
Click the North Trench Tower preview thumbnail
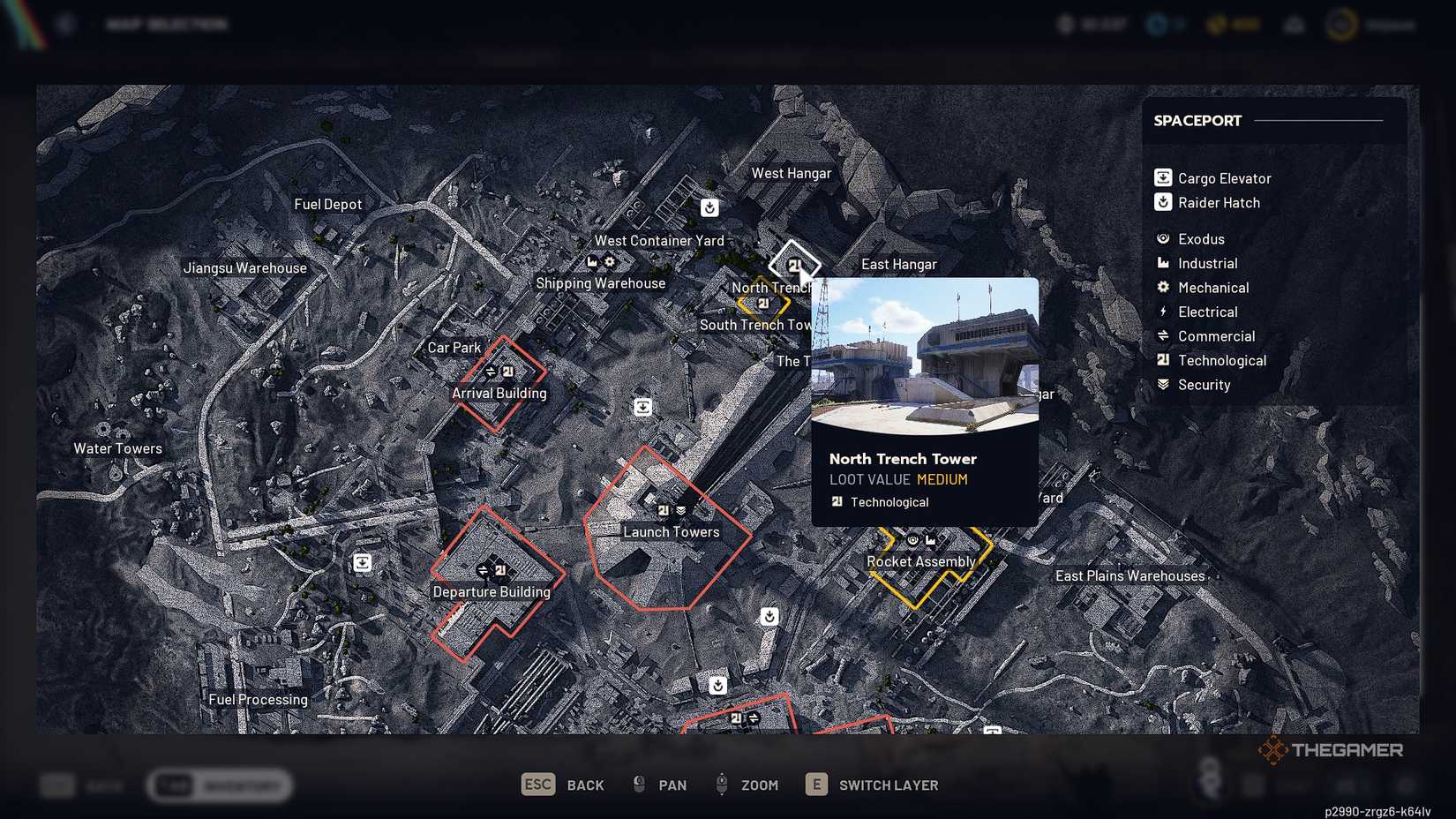coord(924,353)
